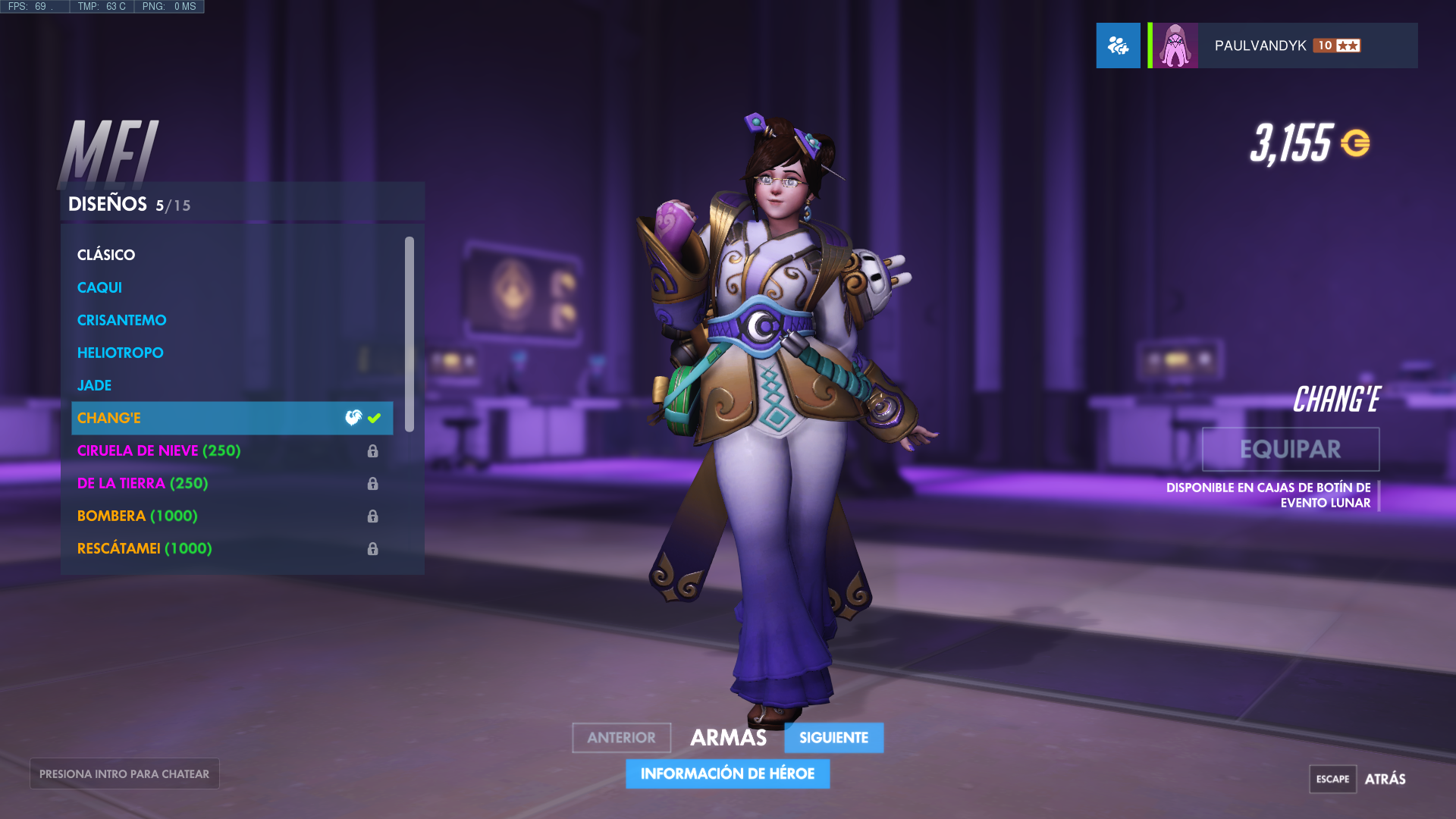Click the Lunar event rabbit icon on Chang'e
This screenshot has height=819, width=1456.
(353, 416)
